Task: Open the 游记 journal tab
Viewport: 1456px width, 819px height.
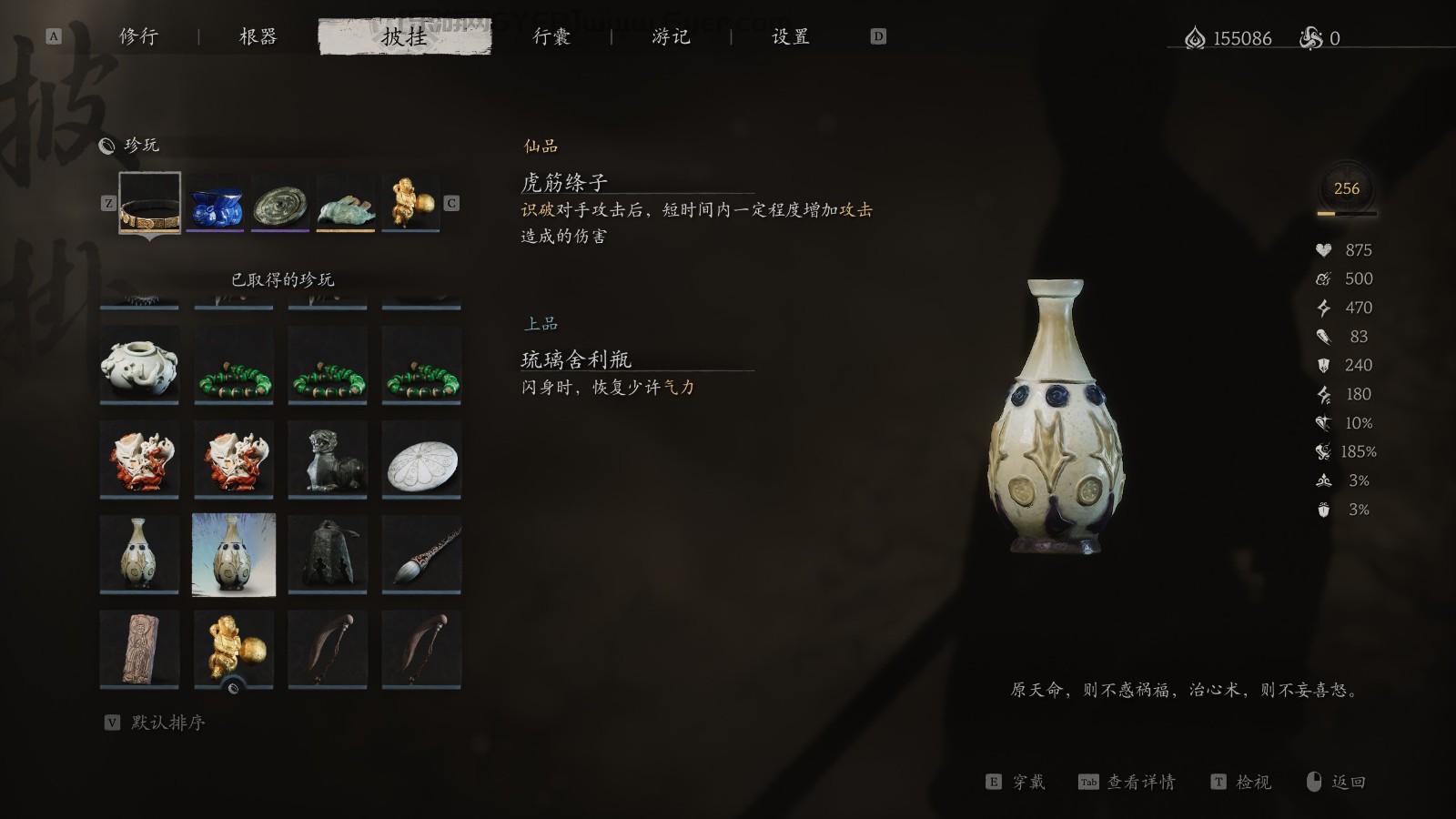Action: pyautogui.click(x=671, y=37)
